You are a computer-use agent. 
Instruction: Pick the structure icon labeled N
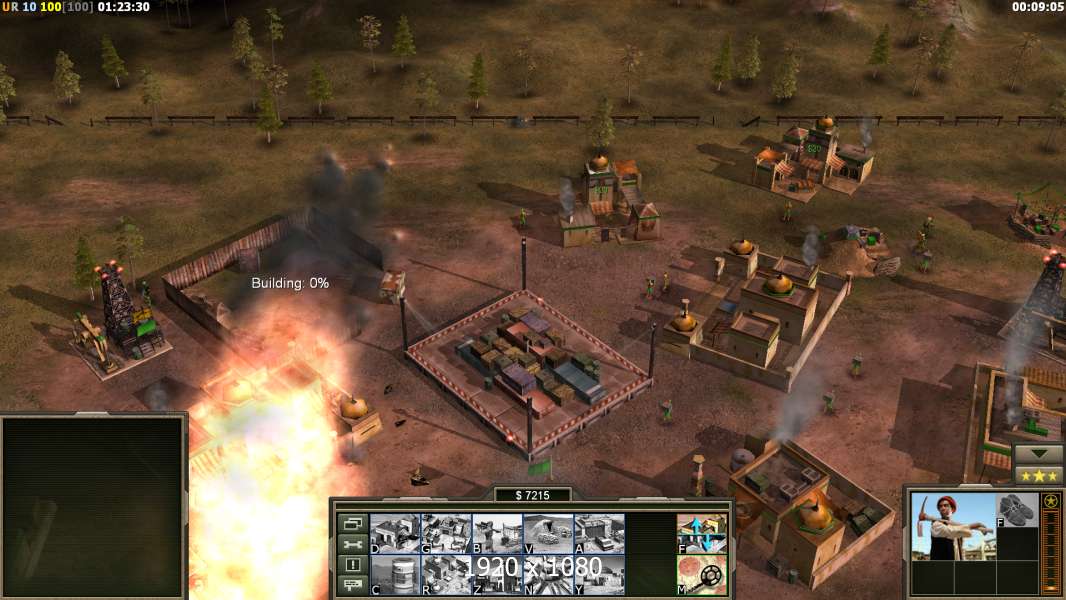(548, 575)
